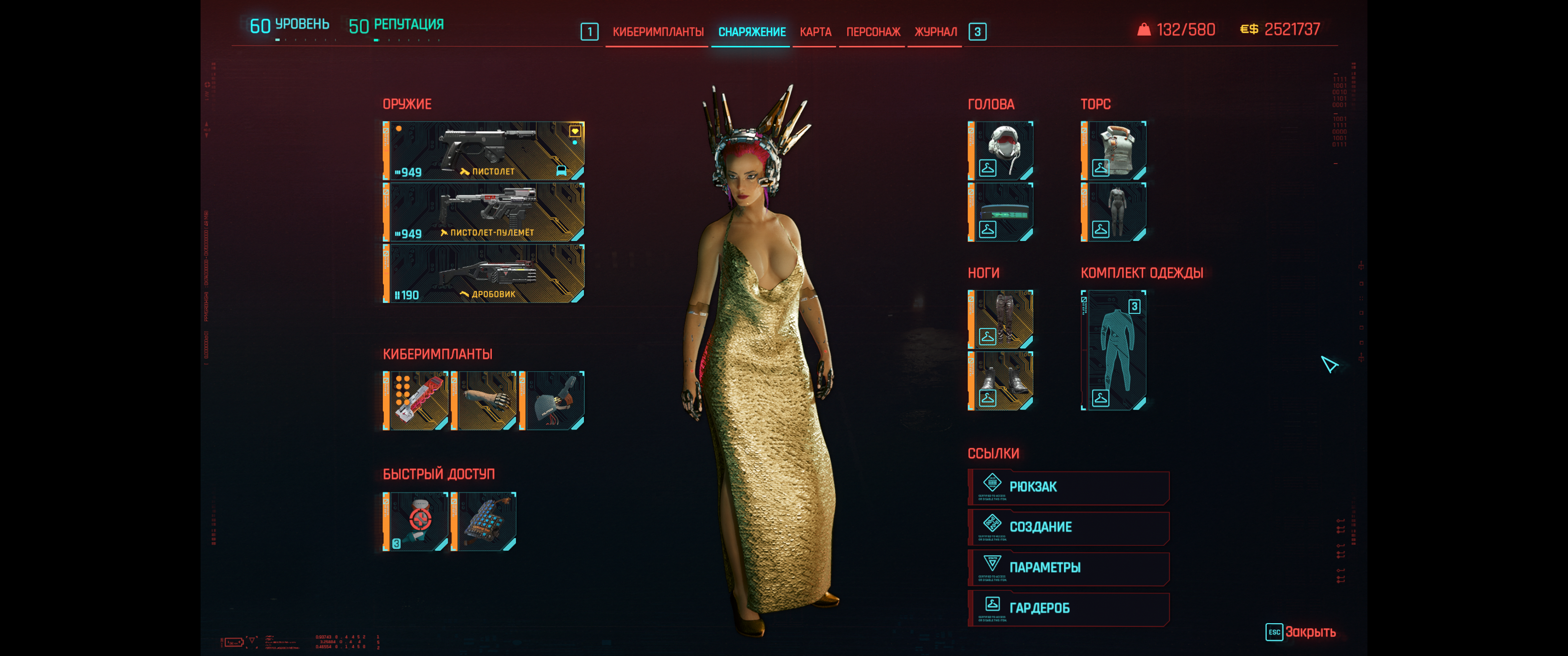Go to the Журнал tab
Screen dimensions: 1568x656
point(935,31)
